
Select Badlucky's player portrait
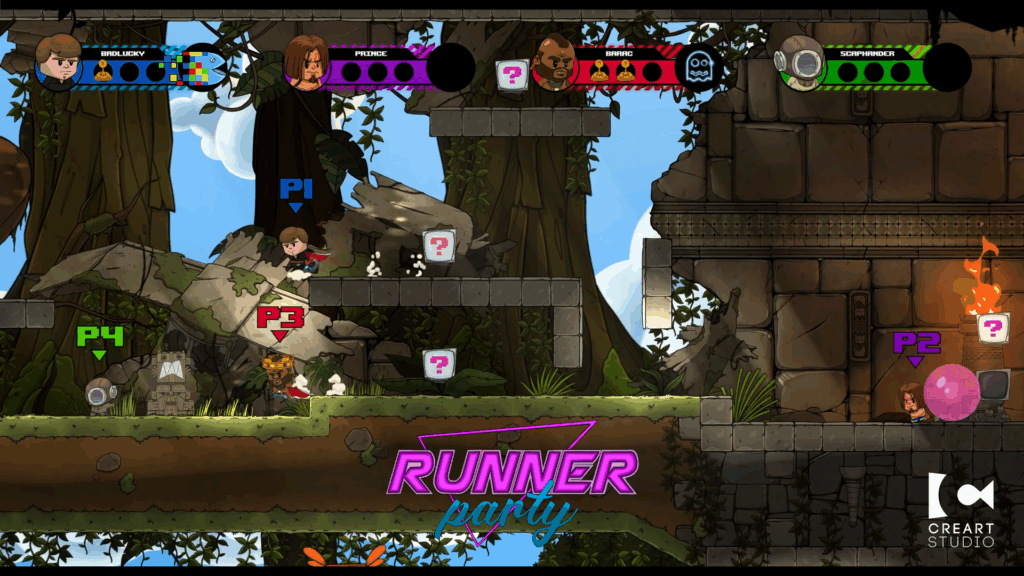(x=58, y=62)
